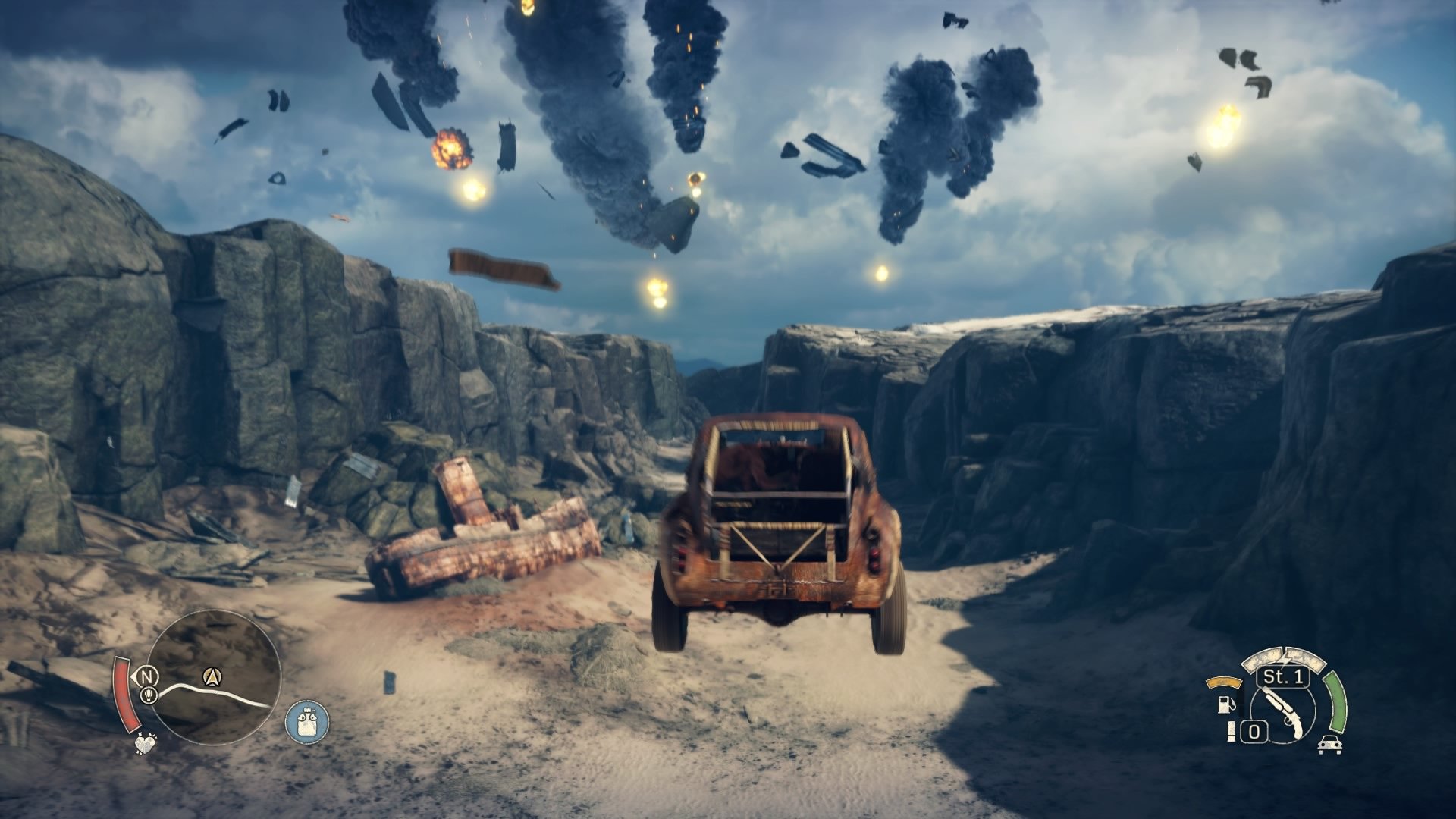Click the yellow nitro boost gauge
This screenshot has height=819, width=1456.
[x=1223, y=681]
